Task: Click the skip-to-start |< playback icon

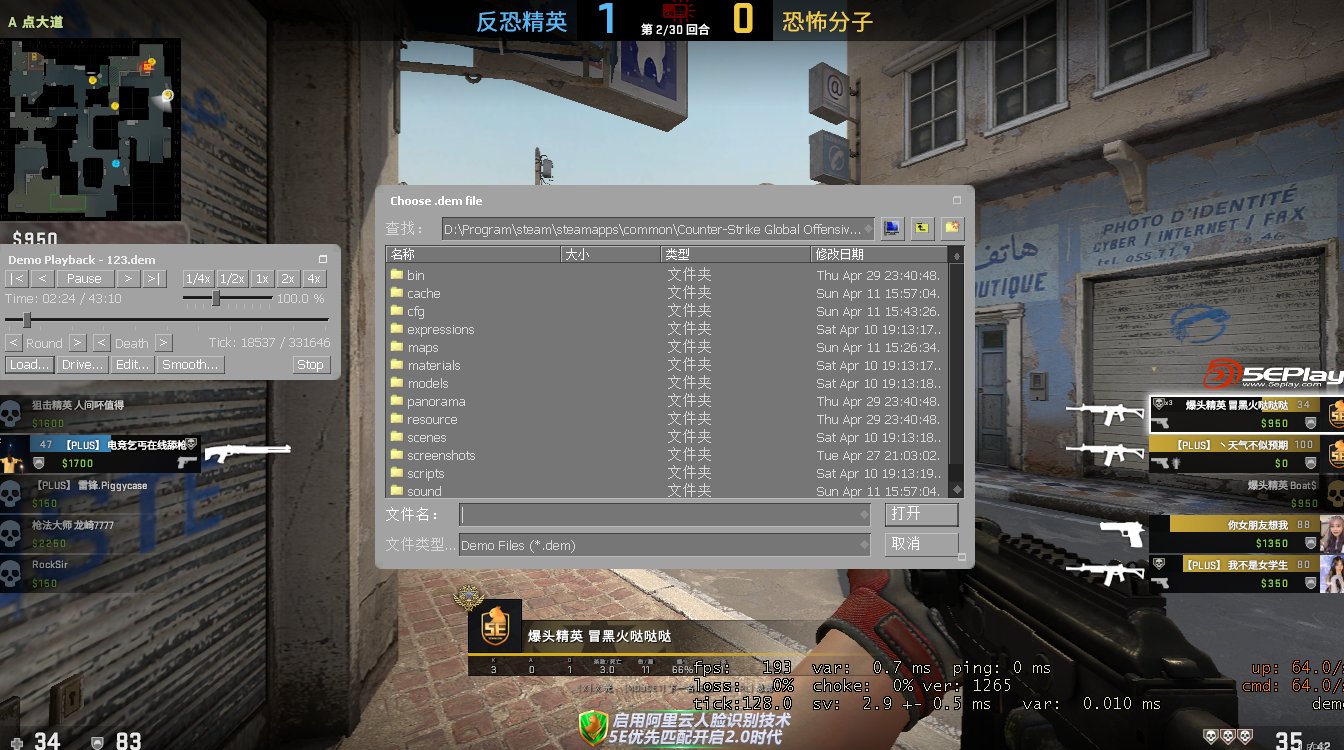Action: tap(17, 278)
